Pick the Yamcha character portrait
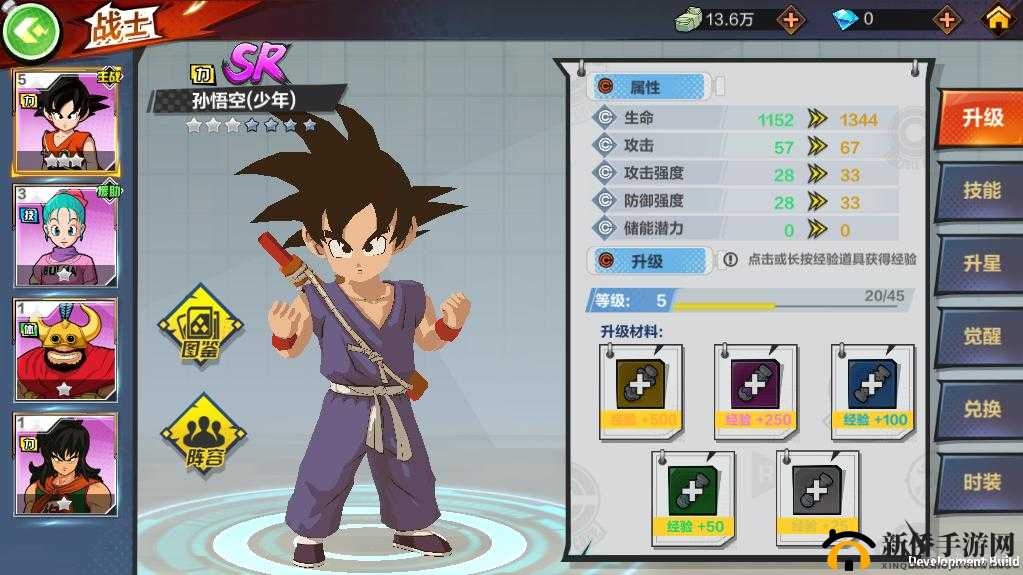Viewport: 1023px width, 575px height. (x=66, y=464)
